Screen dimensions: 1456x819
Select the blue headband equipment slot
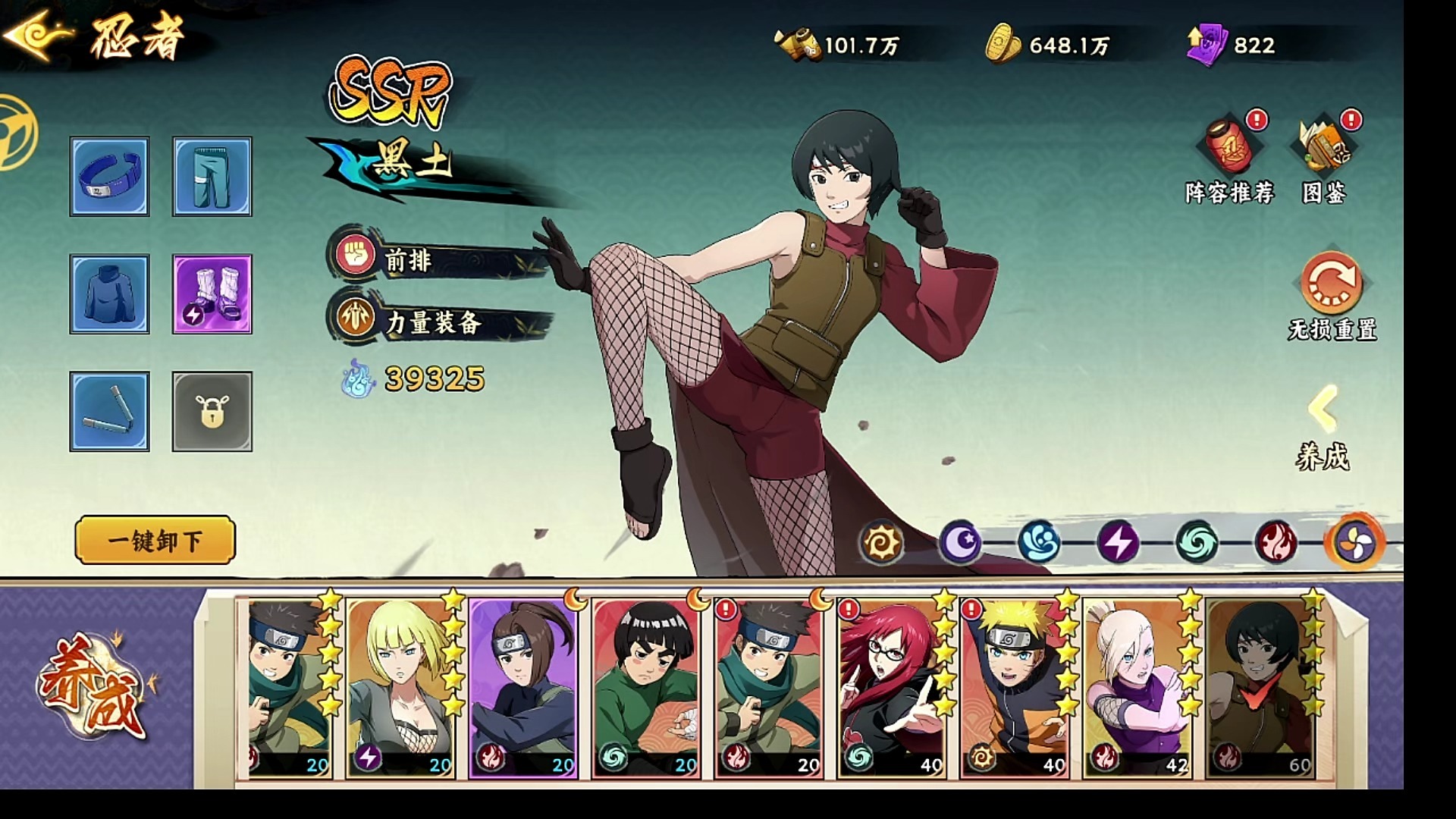pos(110,177)
